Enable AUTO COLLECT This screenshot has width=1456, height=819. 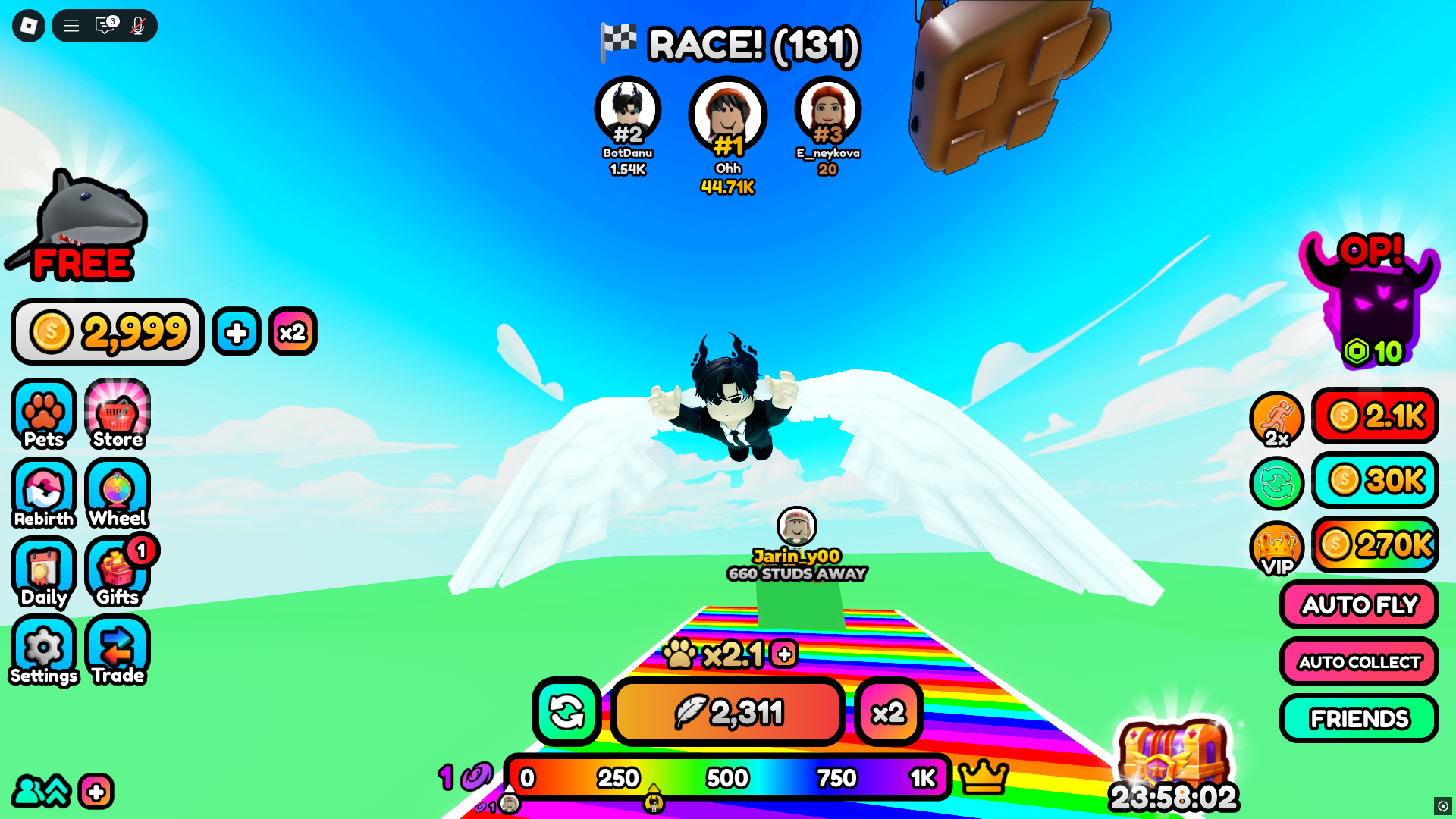click(x=1358, y=661)
